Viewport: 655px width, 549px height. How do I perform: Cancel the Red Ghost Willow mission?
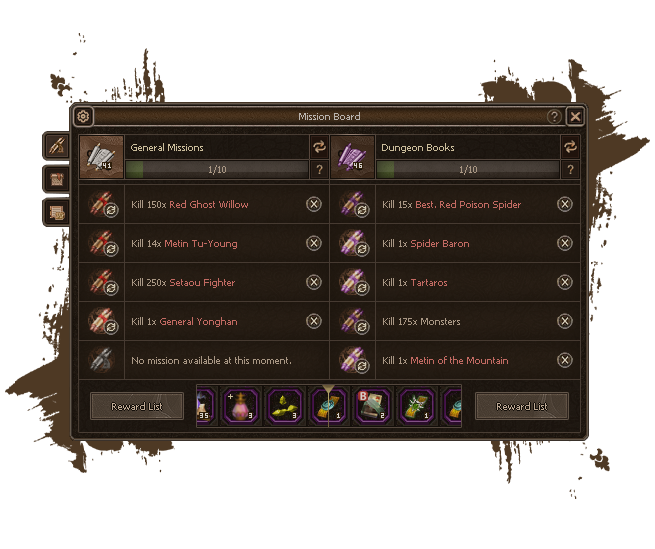(314, 204)
